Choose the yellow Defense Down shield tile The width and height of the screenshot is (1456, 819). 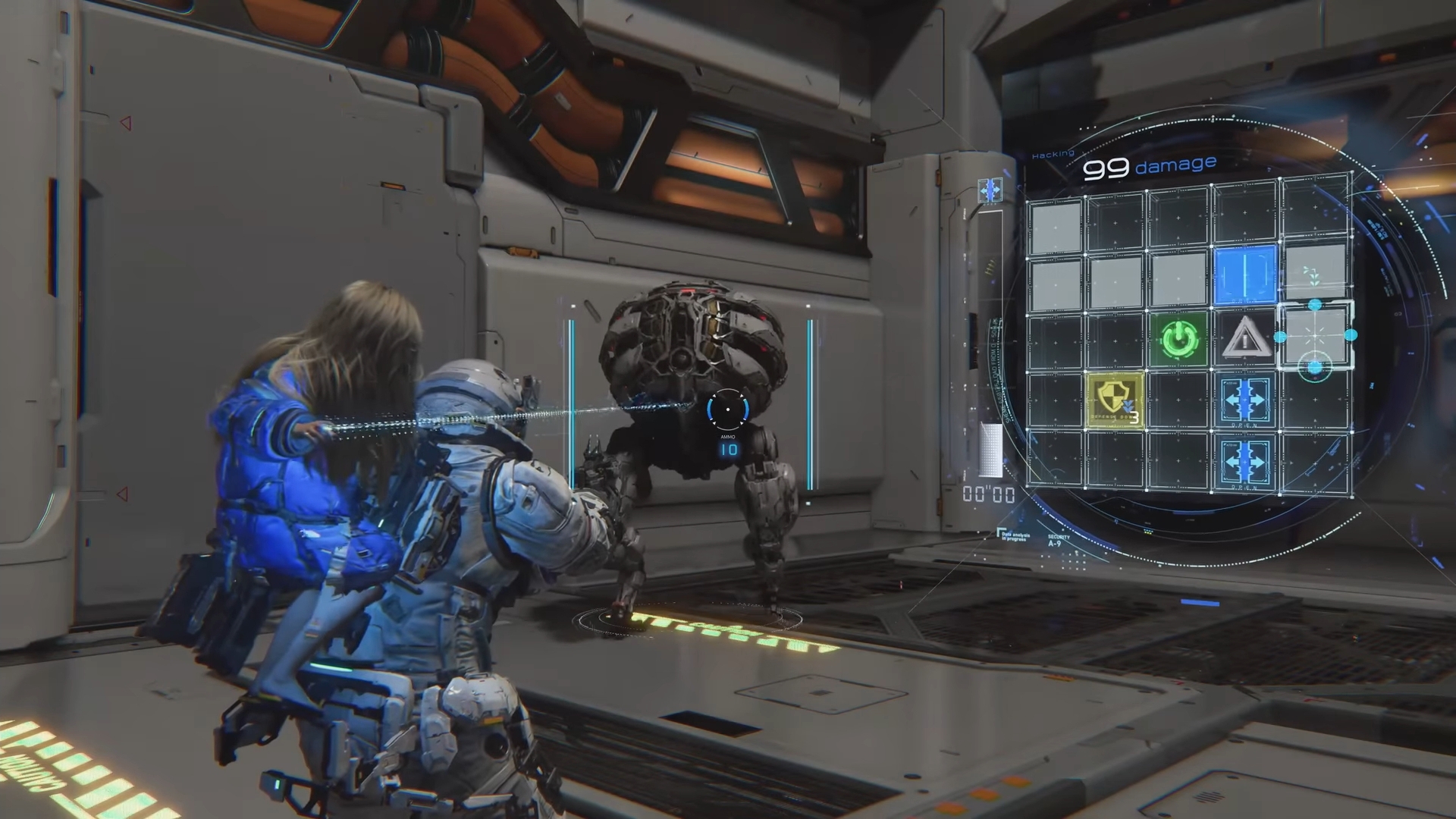[x=1115, y=400]
